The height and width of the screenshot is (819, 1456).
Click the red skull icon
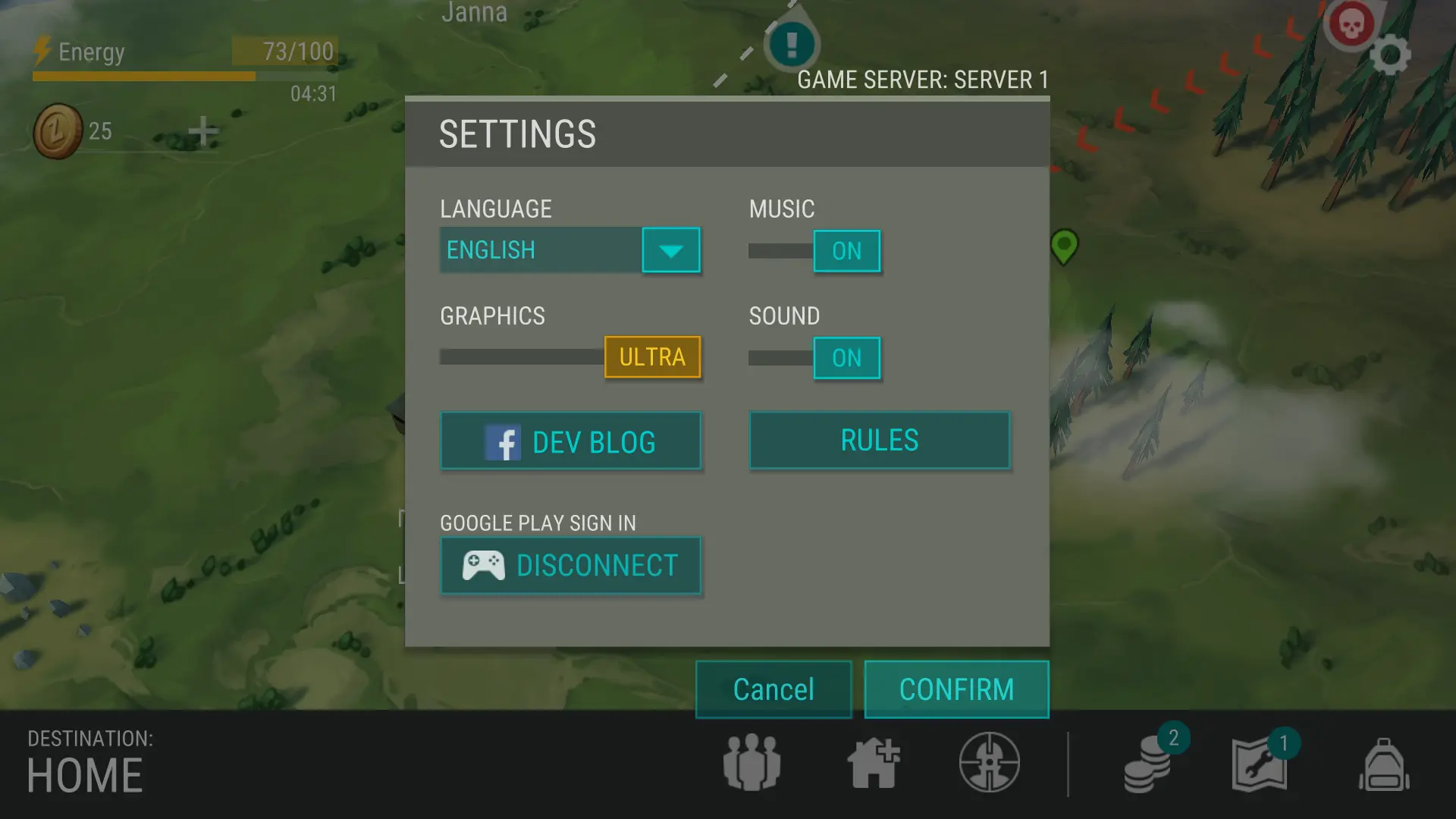(1351, 25)
